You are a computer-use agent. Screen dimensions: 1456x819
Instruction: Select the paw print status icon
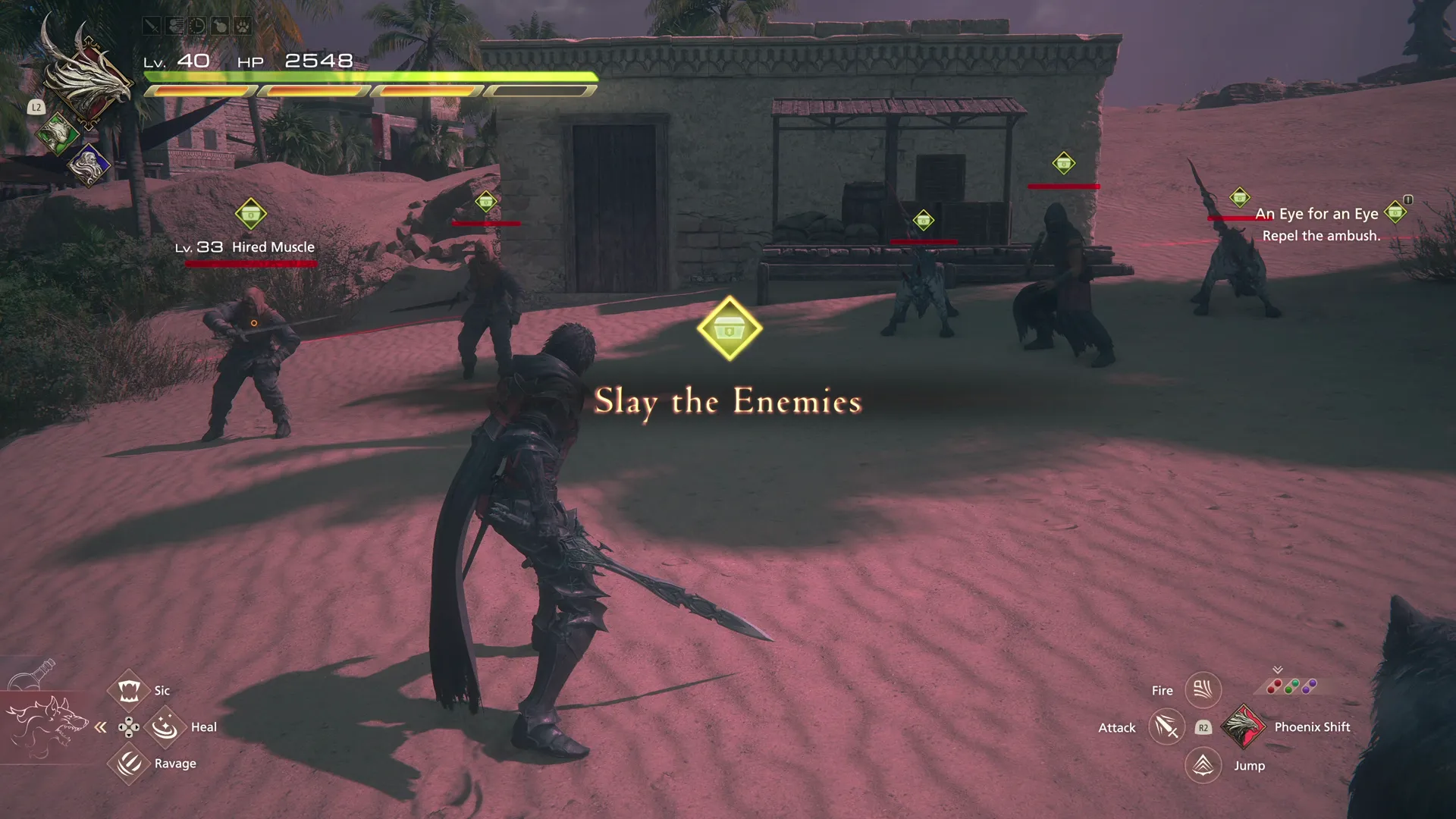coord(243,27)
